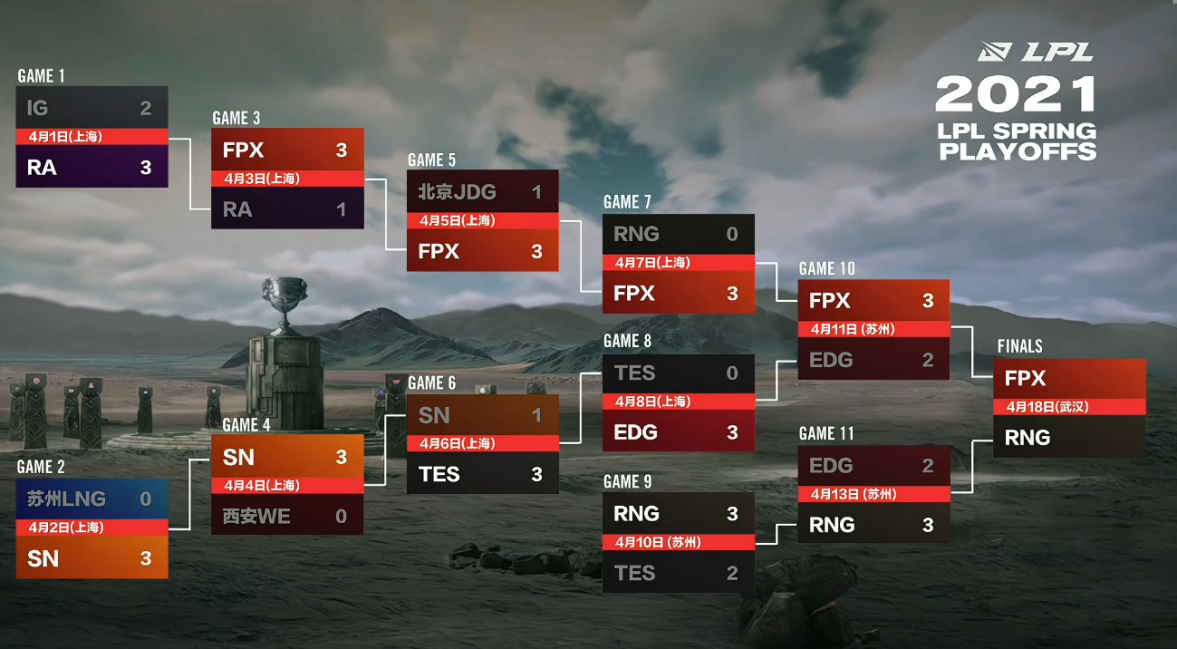Choose the RA row in Game 1
Screen dimensions: 1177x649
pos(91,167)
